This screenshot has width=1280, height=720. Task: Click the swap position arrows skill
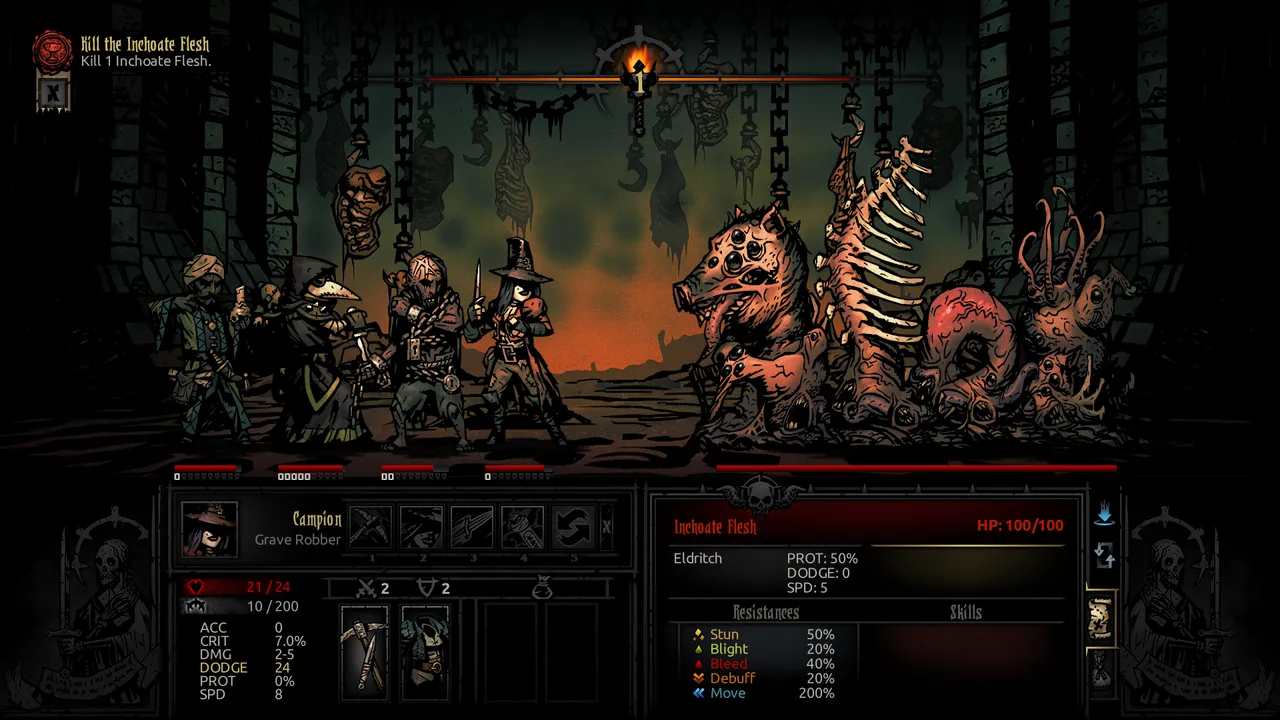[x=574, y=527]
